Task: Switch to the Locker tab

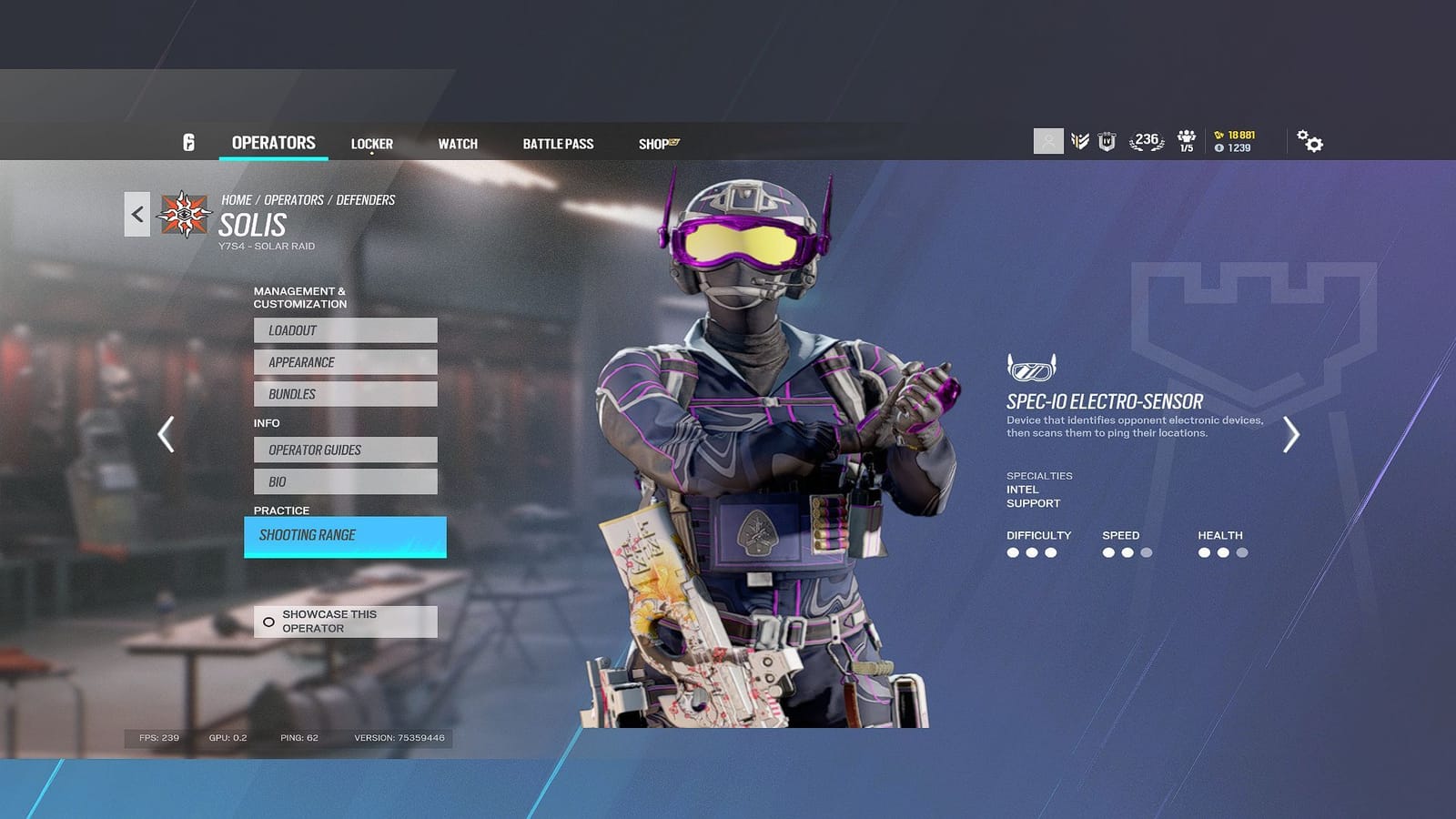Action: point(372,144)
